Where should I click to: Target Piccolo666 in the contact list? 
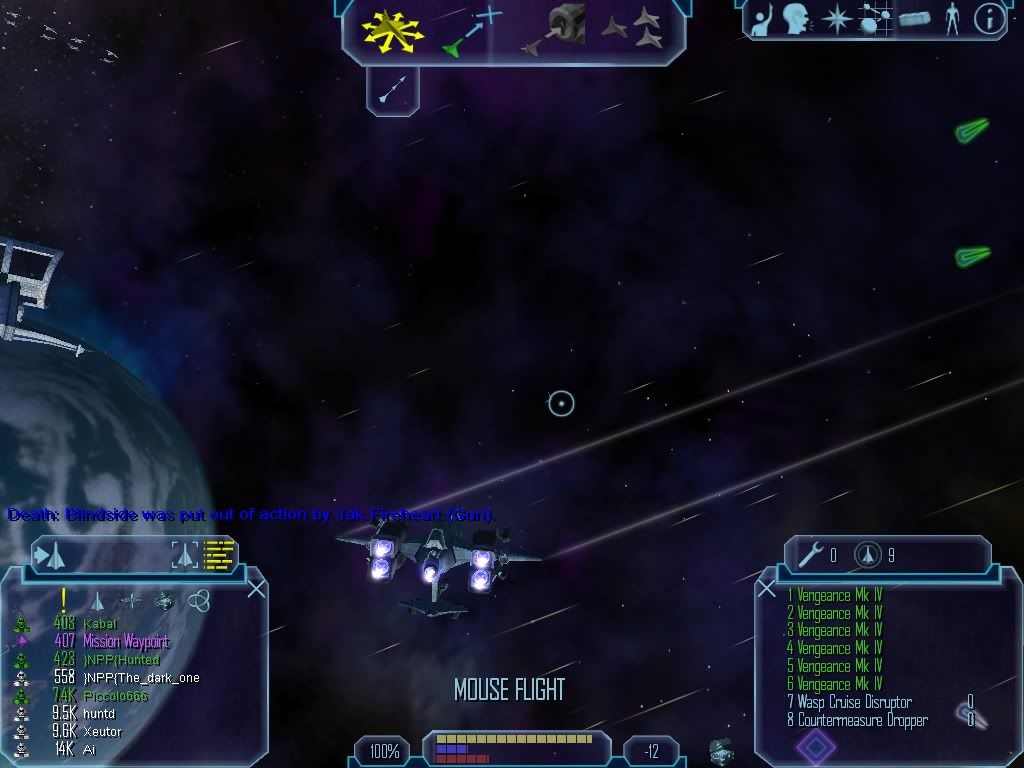114,696
